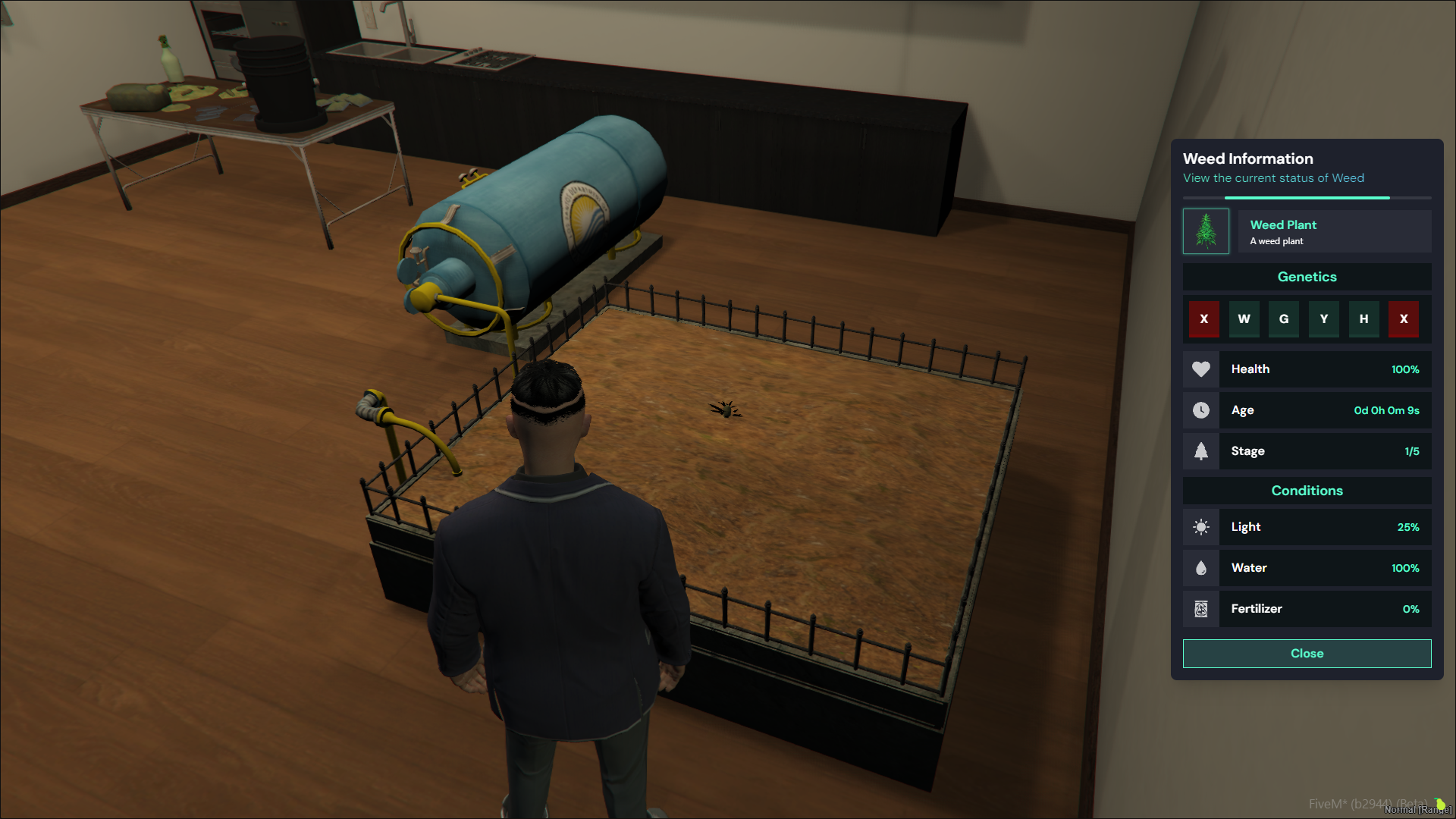Toggle the H genetics marker
Image resolution: width=1456 pixels, height=819 pixels.
coord(1363,319)
